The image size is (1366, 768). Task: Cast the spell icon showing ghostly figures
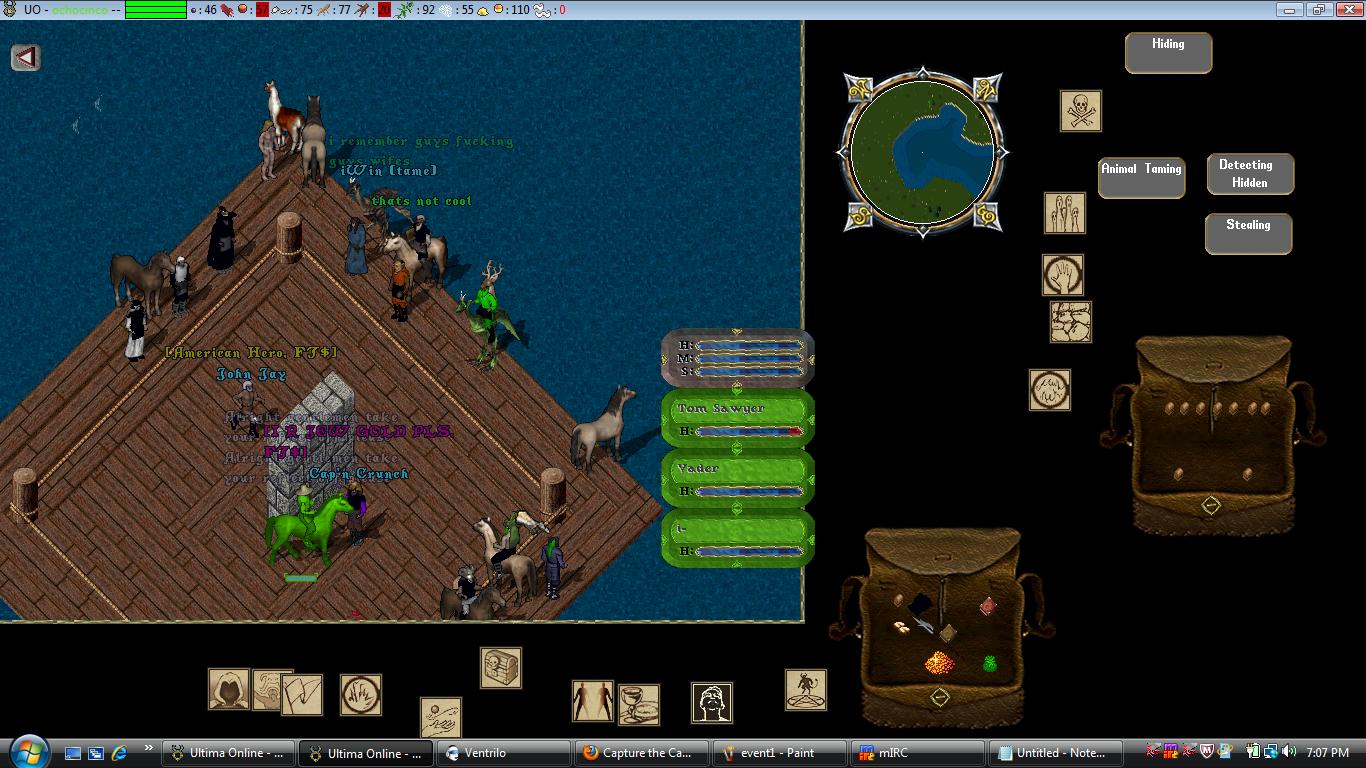click(x=1064, y=213)
